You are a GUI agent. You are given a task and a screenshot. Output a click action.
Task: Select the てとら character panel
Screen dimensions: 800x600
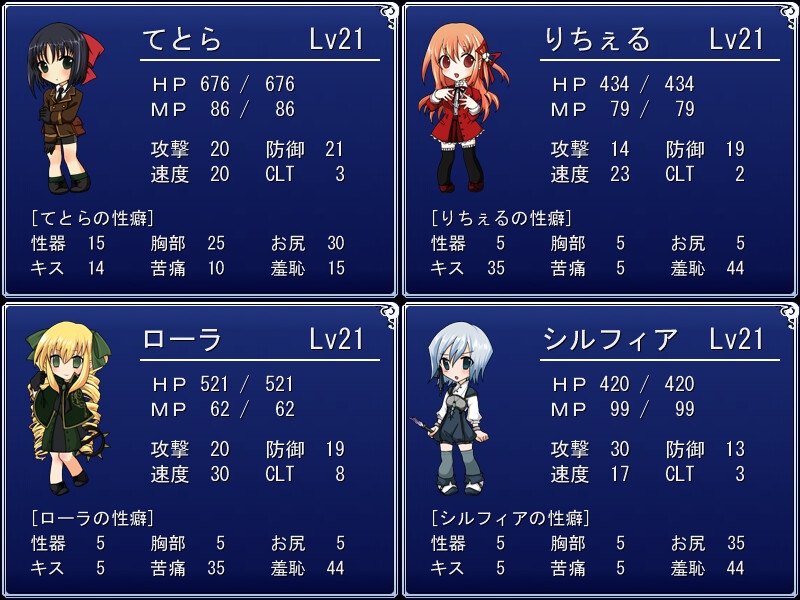[200, 150]
